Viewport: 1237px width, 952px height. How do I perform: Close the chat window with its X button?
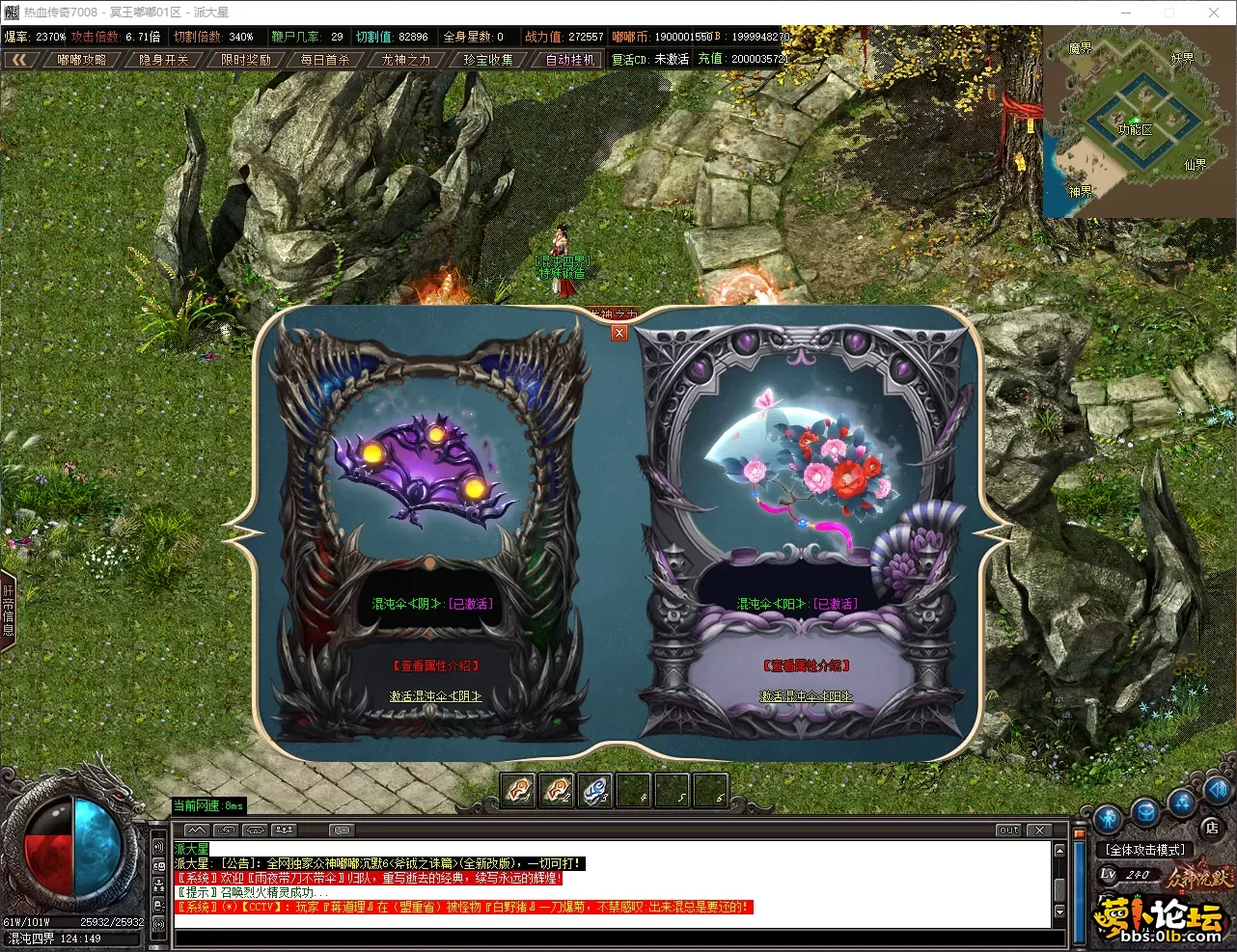1039,830
